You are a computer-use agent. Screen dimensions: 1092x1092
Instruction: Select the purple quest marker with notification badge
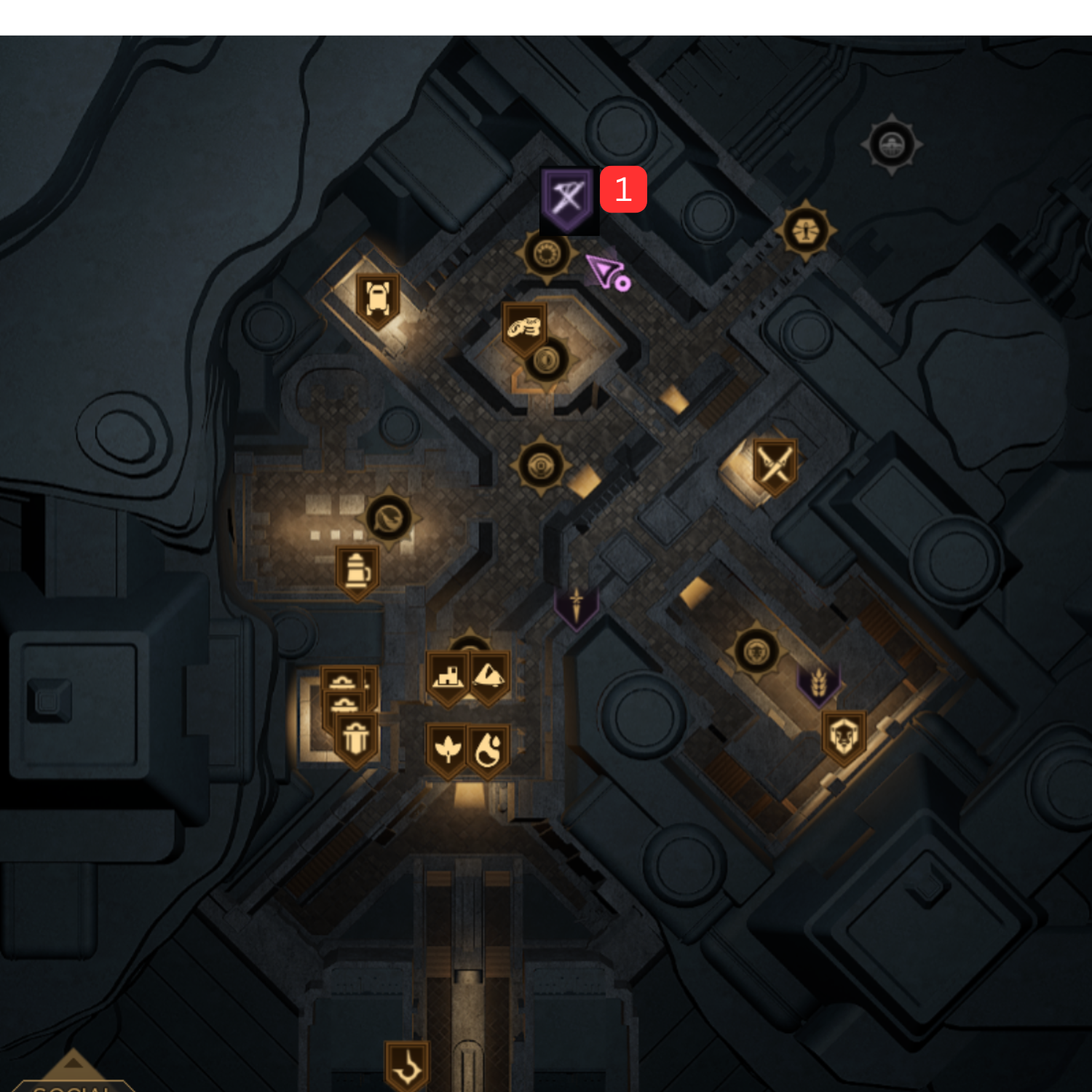click(569, 202)
